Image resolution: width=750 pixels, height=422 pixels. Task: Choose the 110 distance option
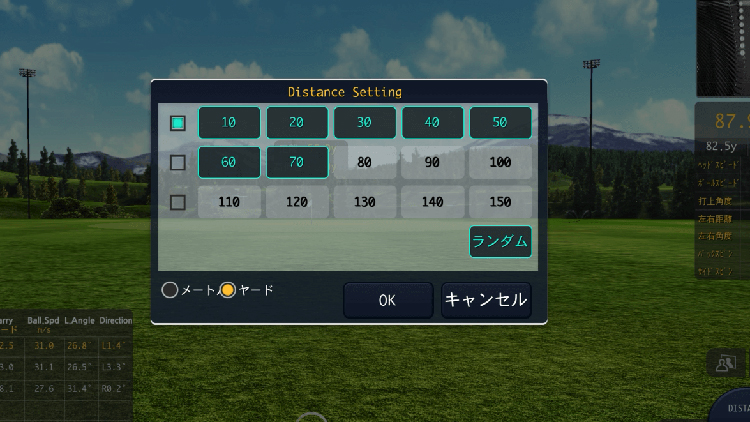pos(229,202)
